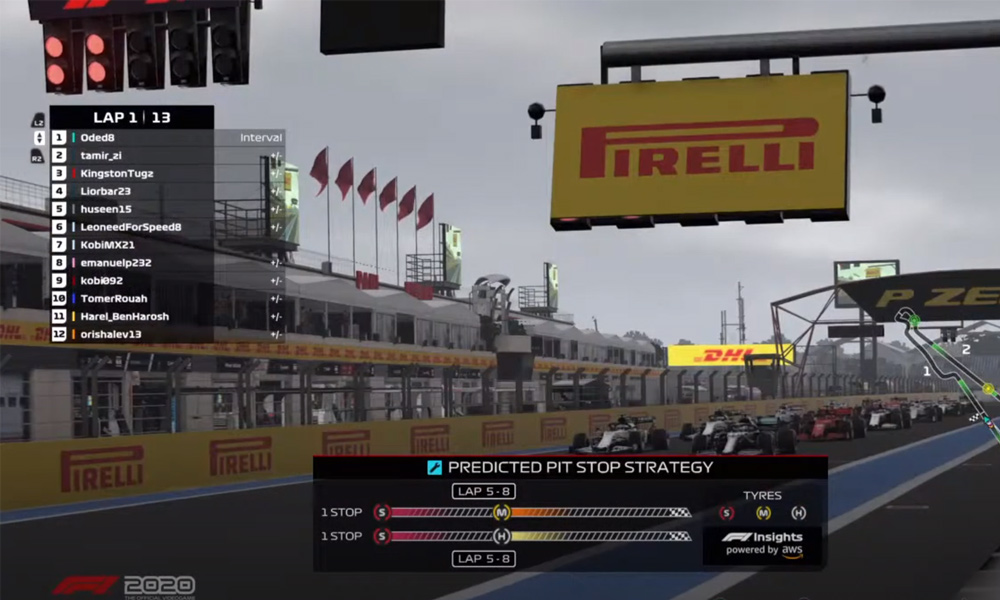This screenshot has width=1000, height=600.
Task: Click emanuelp232 in the driver list
Action: pos(115,263)
